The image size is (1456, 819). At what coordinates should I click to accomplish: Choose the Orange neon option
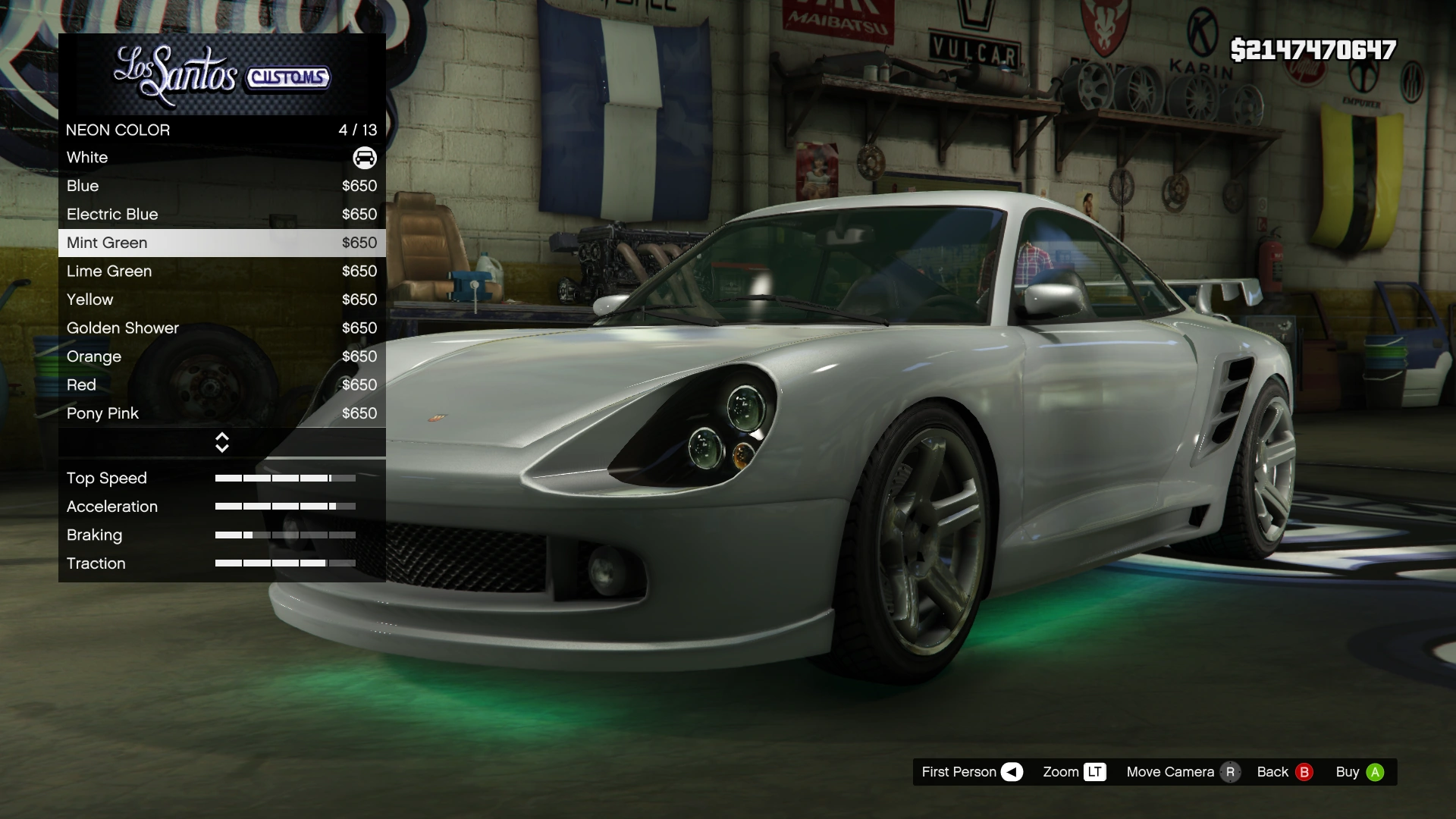221,356
